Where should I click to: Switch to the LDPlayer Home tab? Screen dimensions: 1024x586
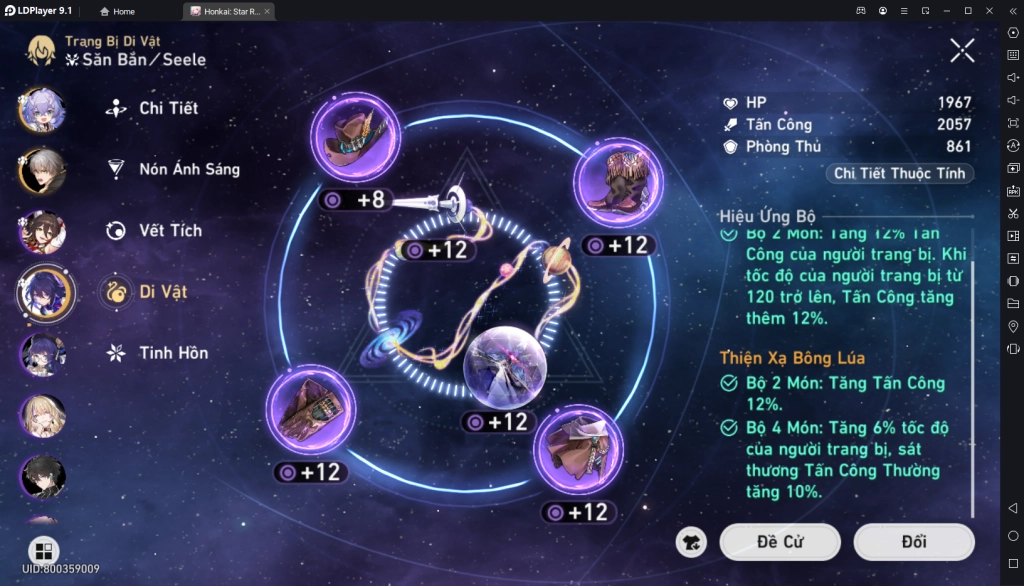tap(118, 11)
